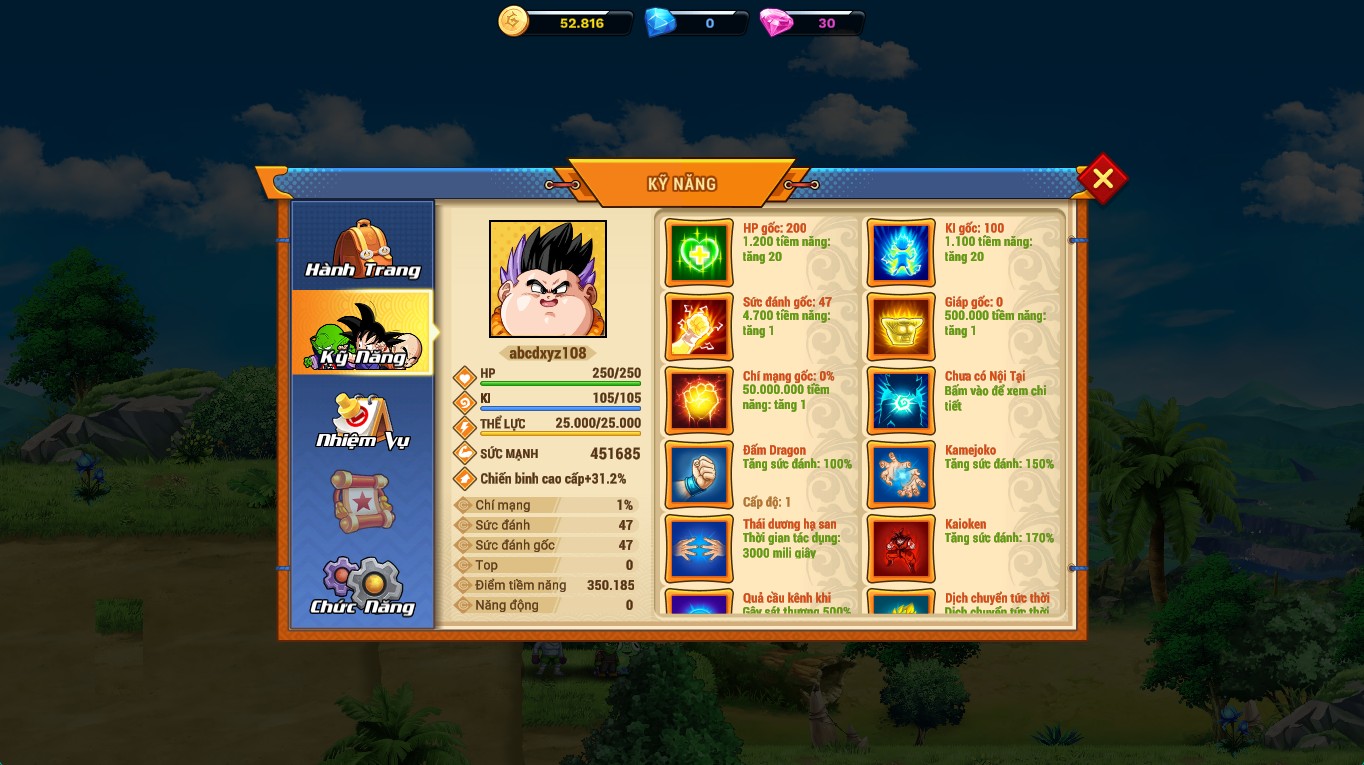Upgrade the KI gốc blue aura stat
1364x765 pixels.
coord(901,253)
